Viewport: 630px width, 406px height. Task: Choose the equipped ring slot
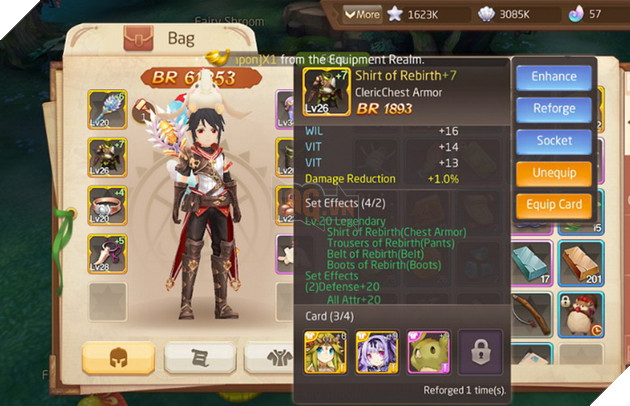[107, 206]
